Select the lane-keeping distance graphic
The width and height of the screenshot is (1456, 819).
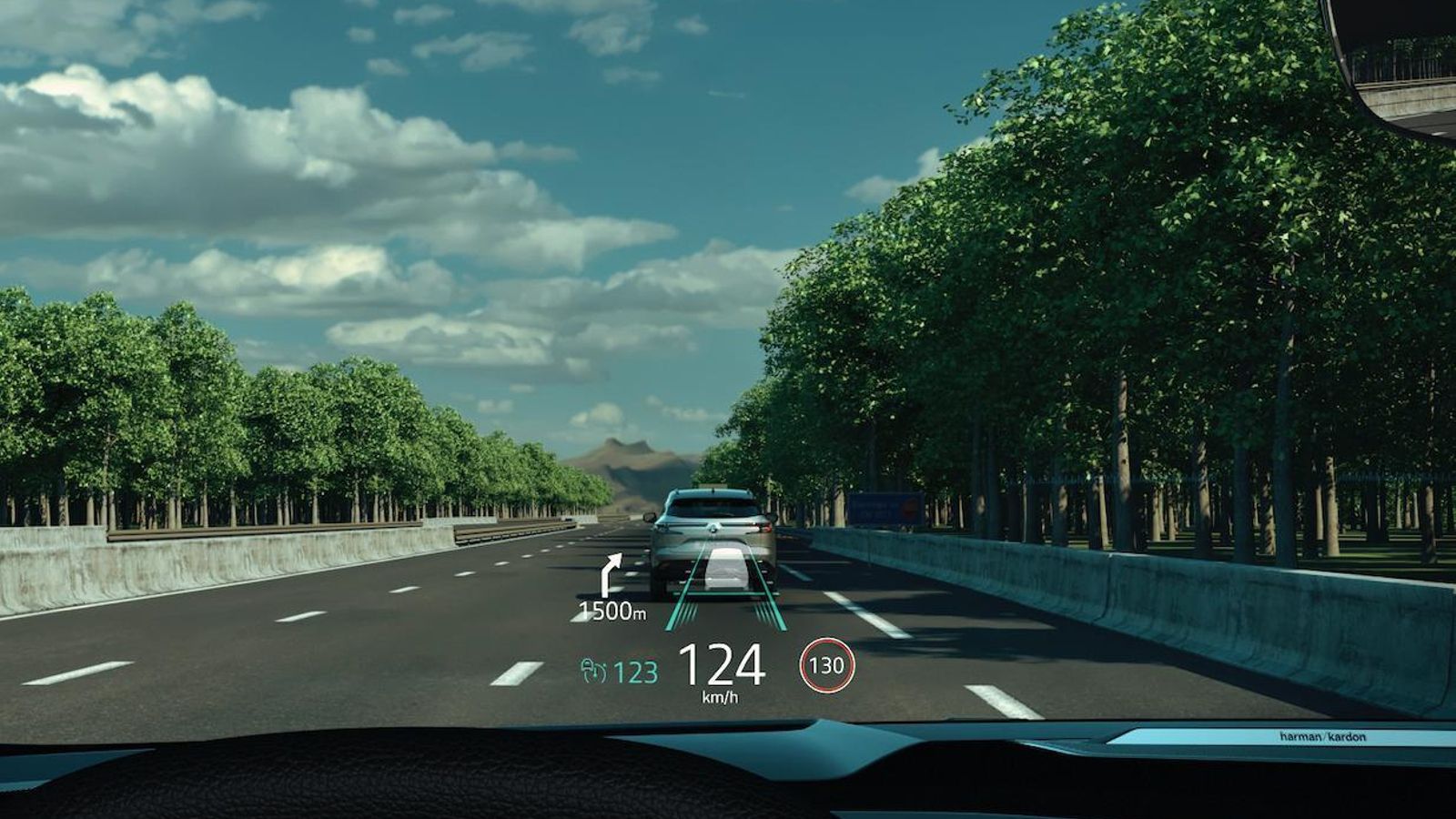[724, 587]
